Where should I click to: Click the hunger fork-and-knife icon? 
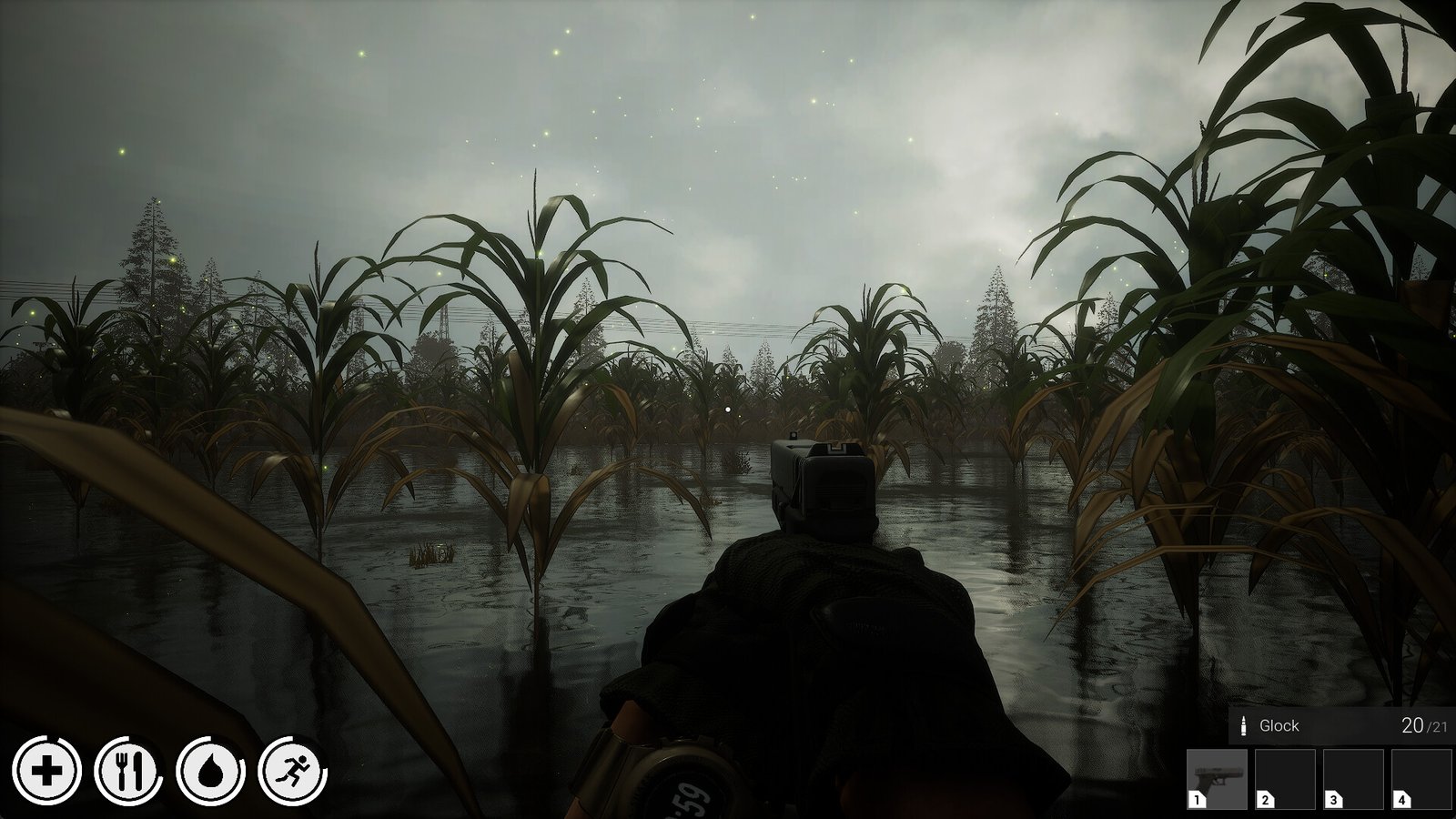click(131, 772)
